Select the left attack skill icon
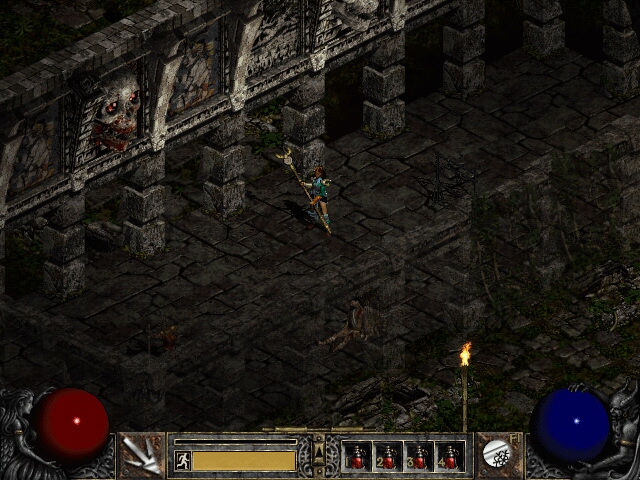Viewport: 640px width, 480px height. pos(142,455)
